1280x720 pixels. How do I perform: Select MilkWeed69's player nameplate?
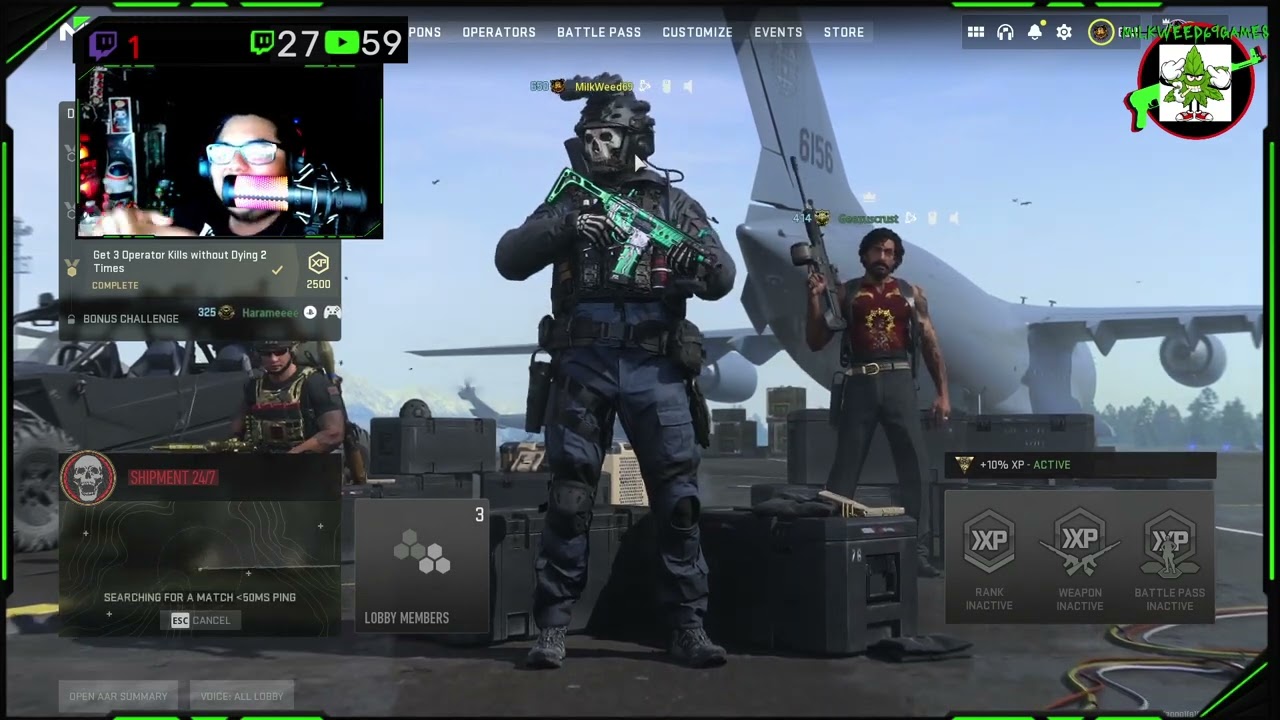tap(603, 87)
